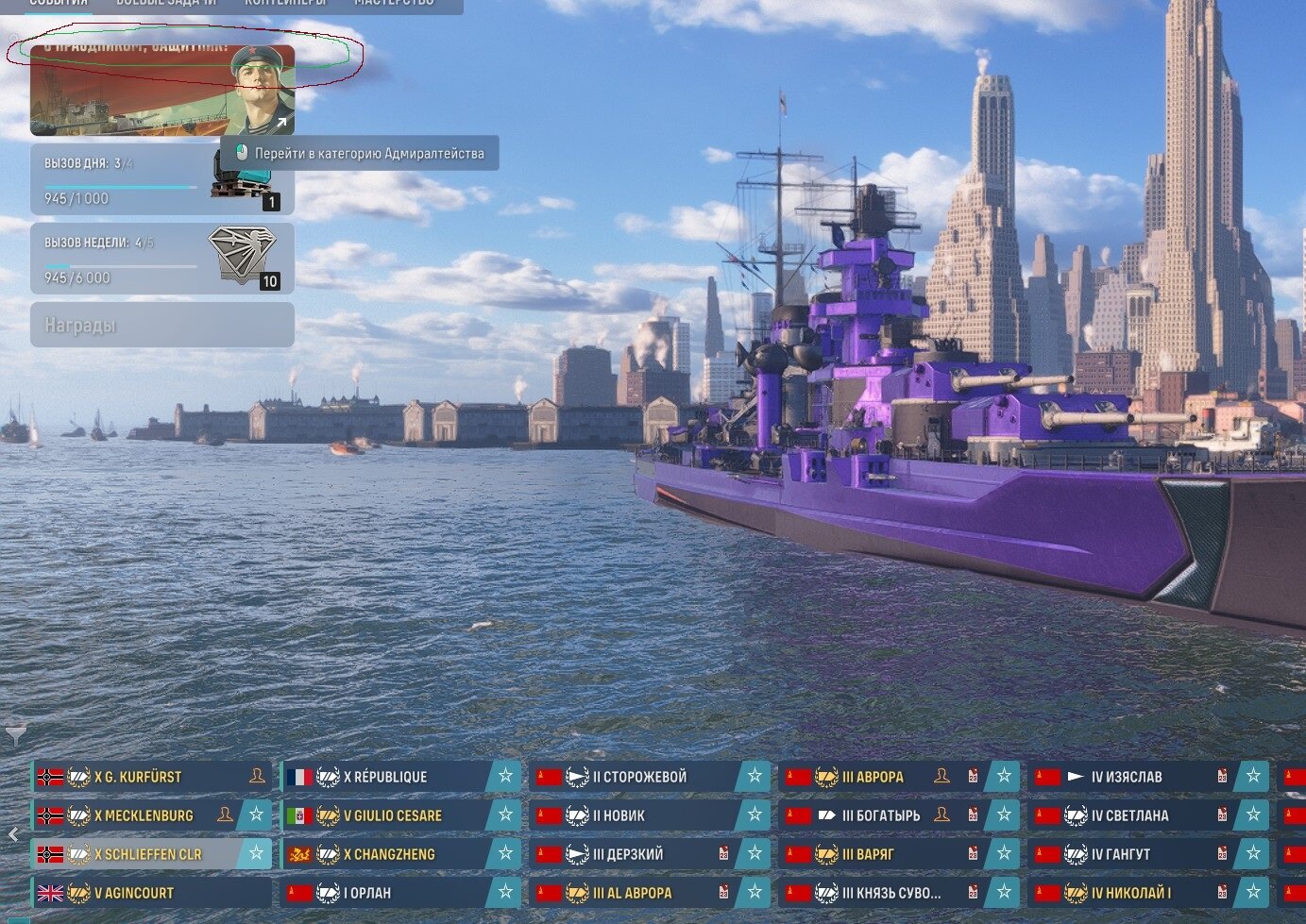Viewport: 1306px width, 924px height.
Task: Choose the V Agincourt ship
Action: (142, 893)
